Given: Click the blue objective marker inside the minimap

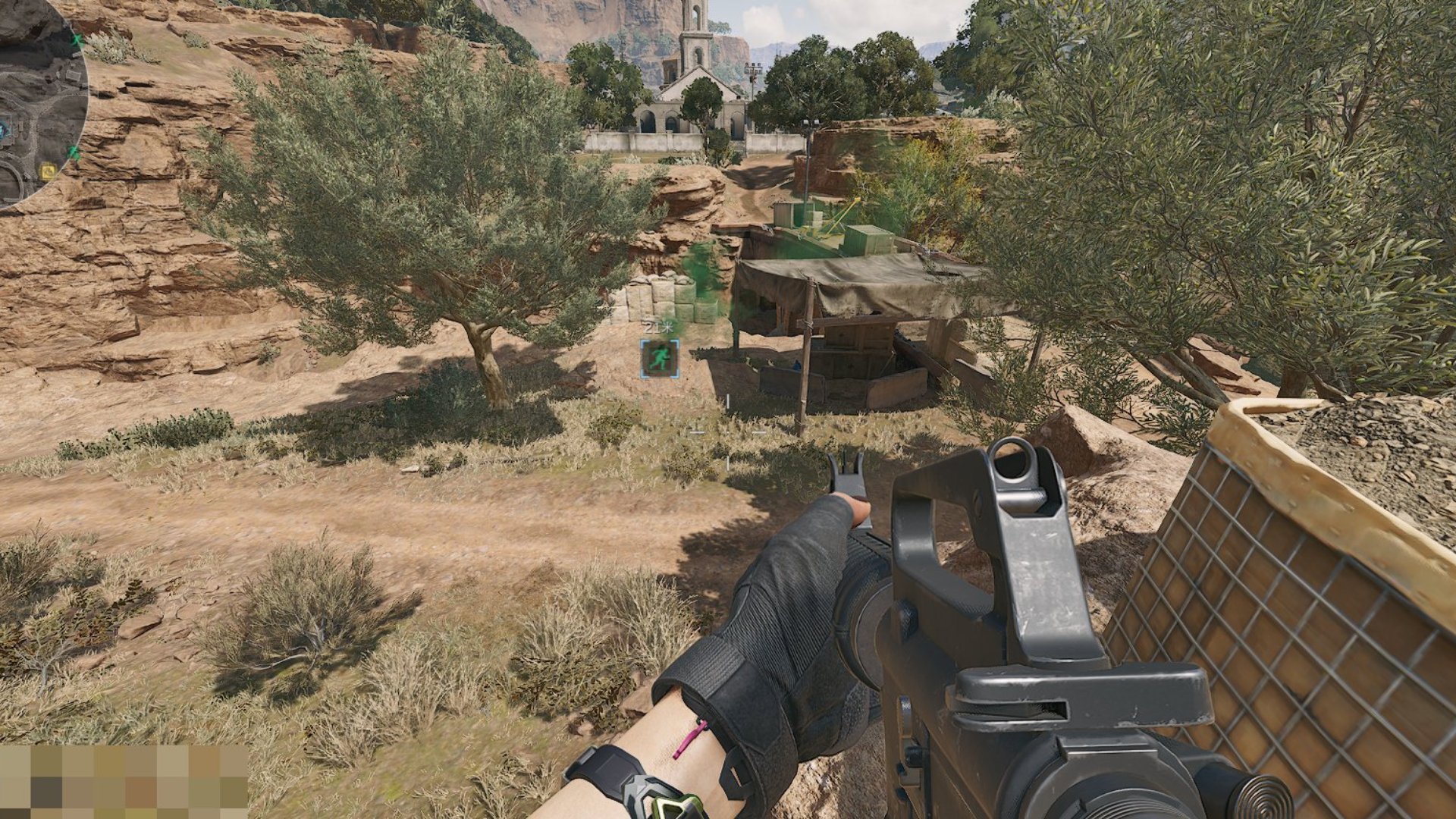Looking at the screenshot, I should (x=4, y=130).
